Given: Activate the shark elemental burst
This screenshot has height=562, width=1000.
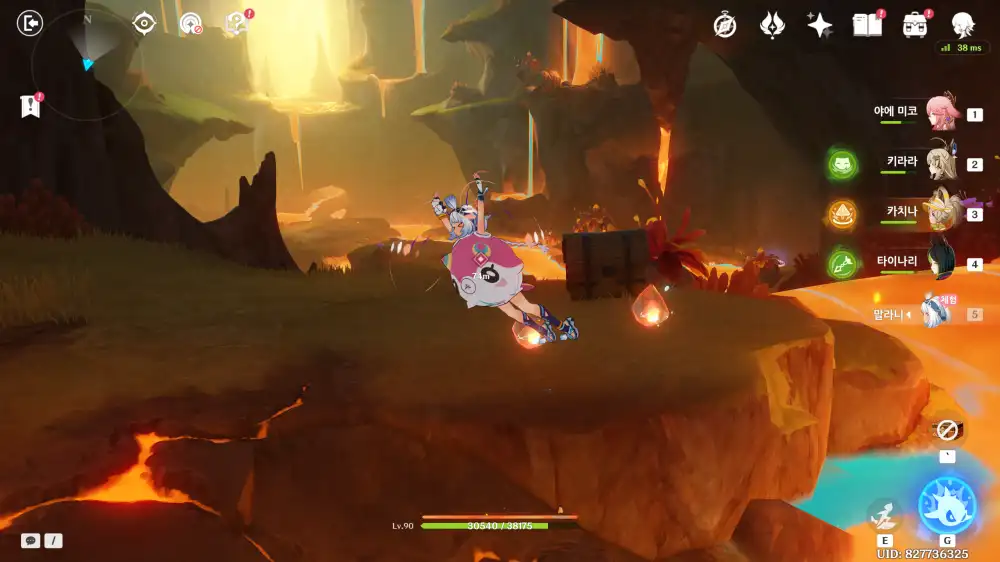Looking at the screenshot, I should 946,506.
